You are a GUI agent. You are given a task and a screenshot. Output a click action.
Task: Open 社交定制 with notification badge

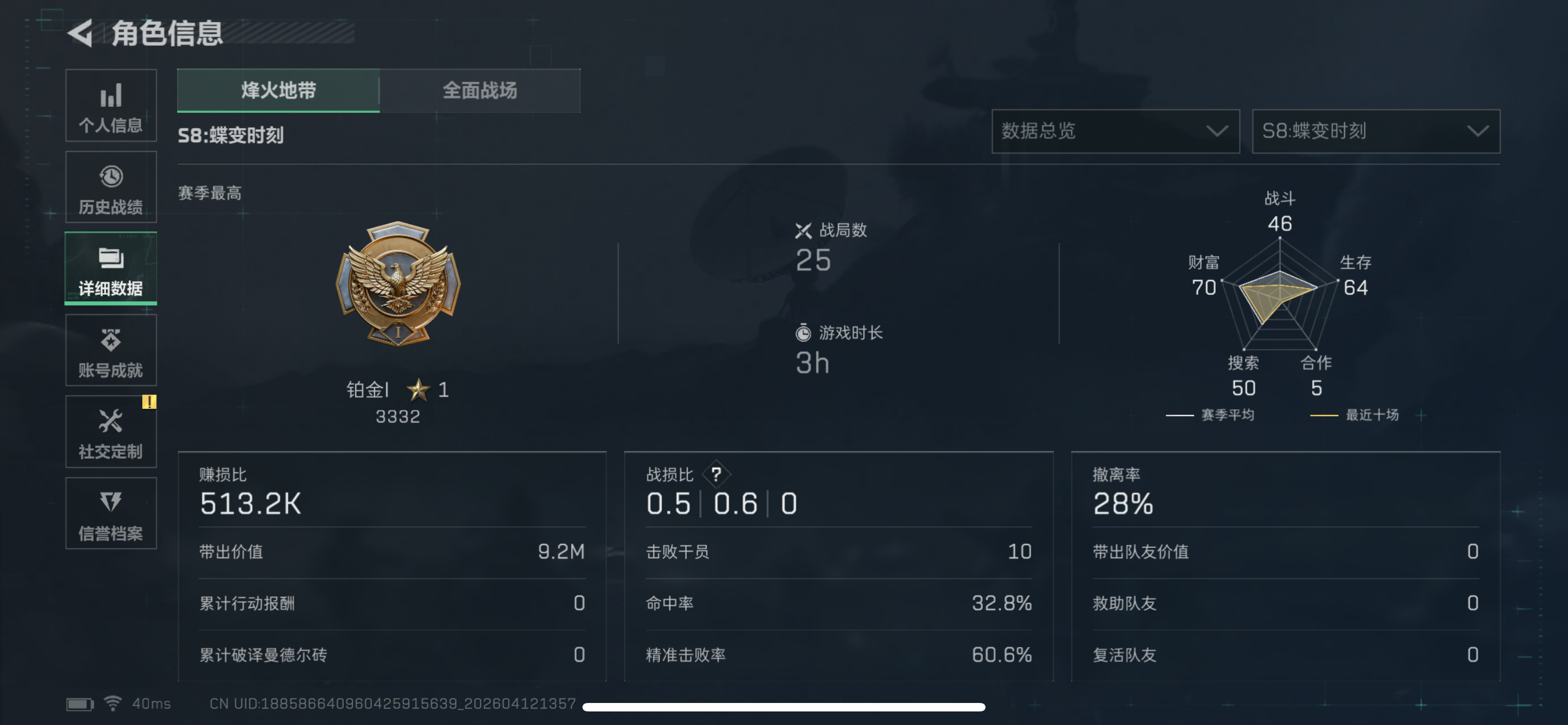coord(111,432)
